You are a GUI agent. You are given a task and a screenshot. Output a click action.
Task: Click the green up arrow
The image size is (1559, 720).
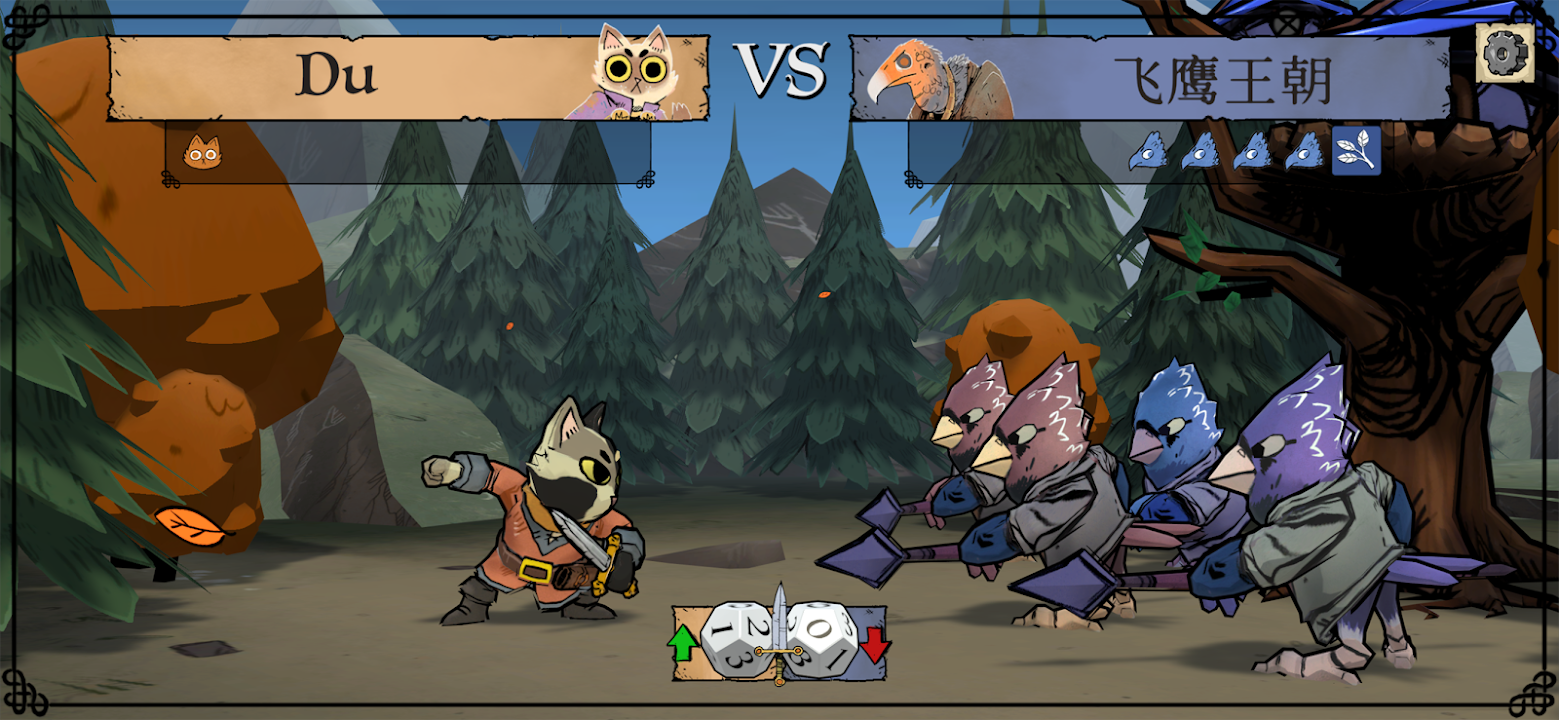(683, 642)
